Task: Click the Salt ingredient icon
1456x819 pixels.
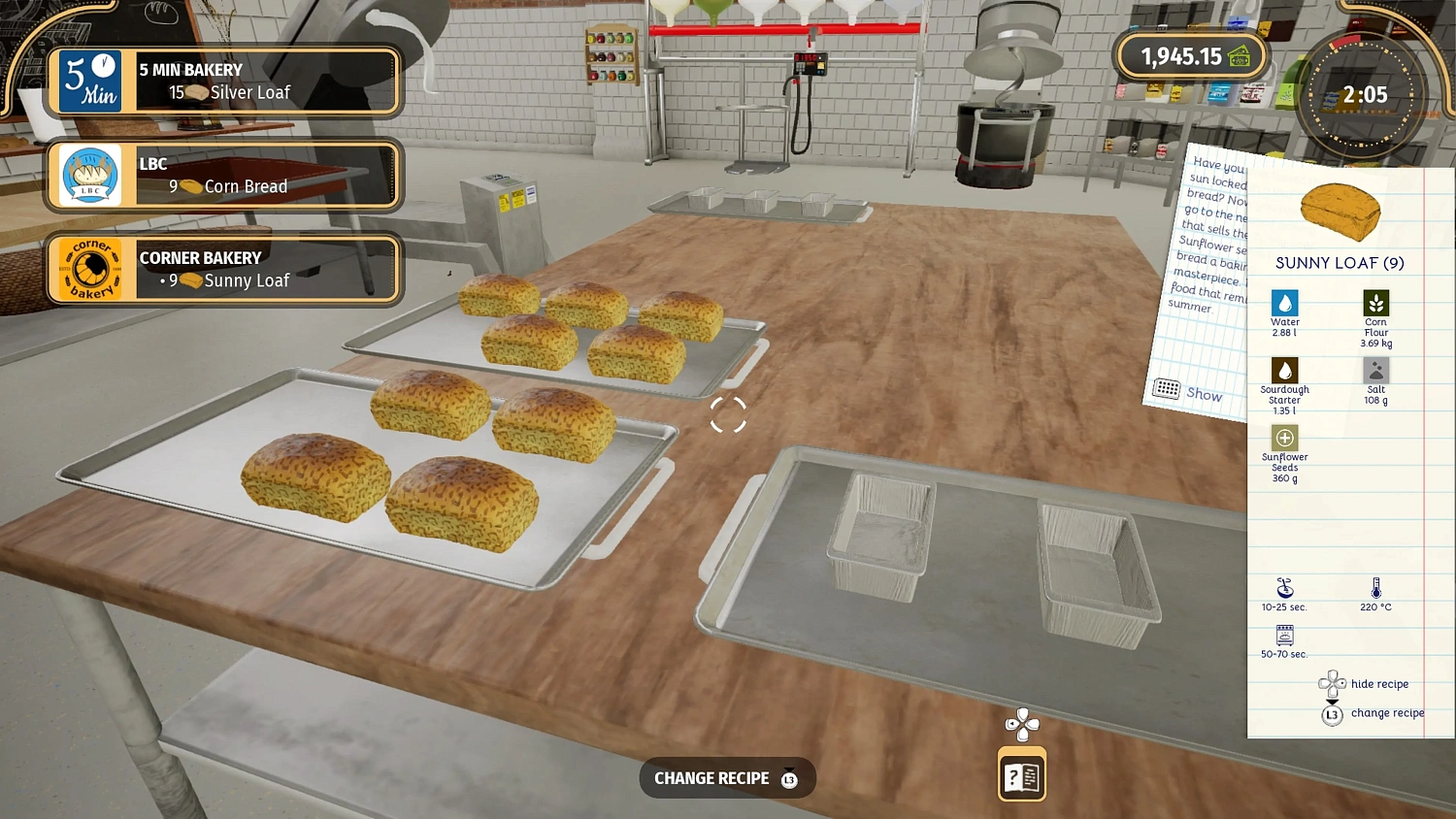Action: pyautogui.click(x=1375, y=370)
